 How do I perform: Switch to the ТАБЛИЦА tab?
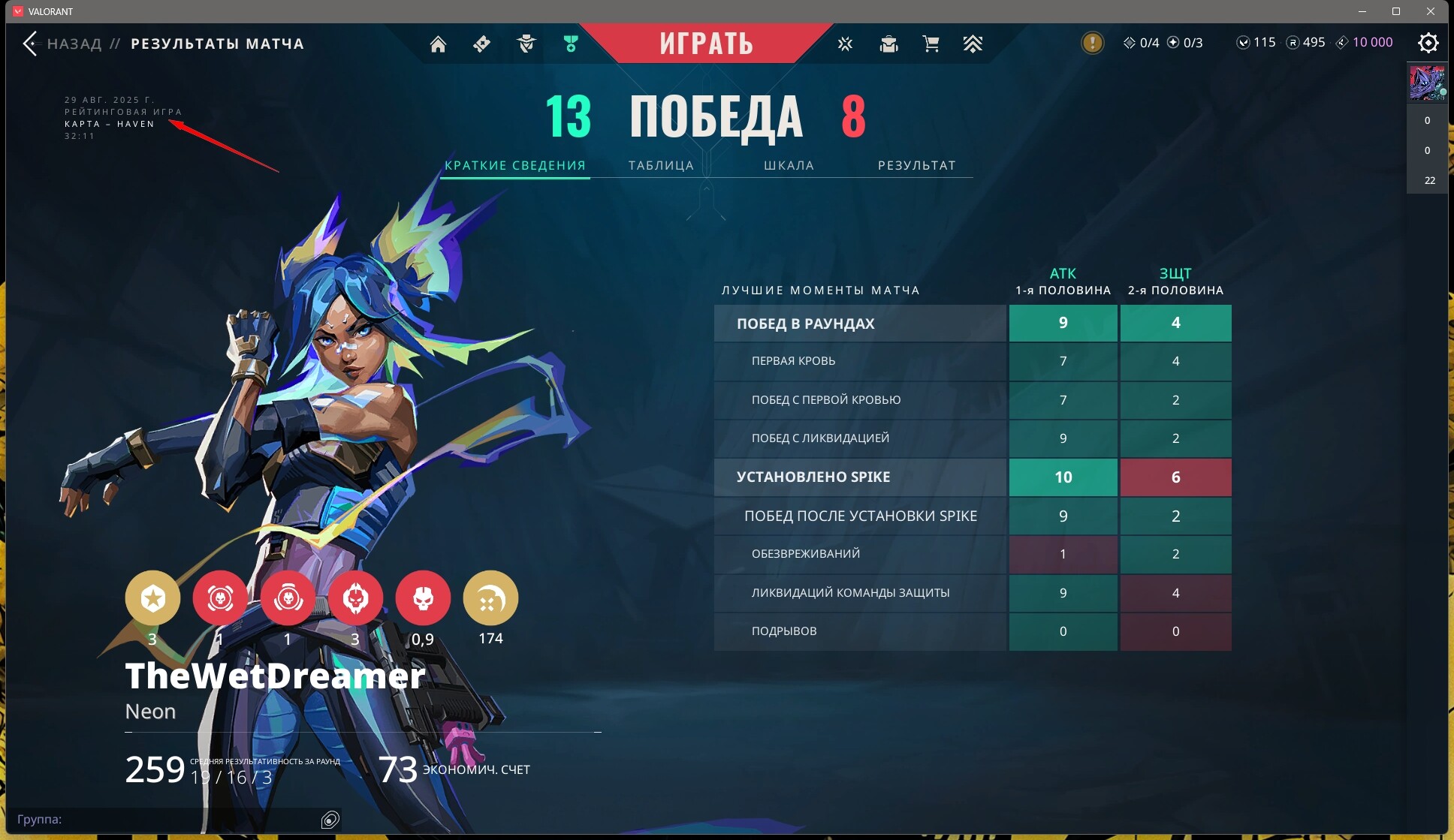pos(661,165)
